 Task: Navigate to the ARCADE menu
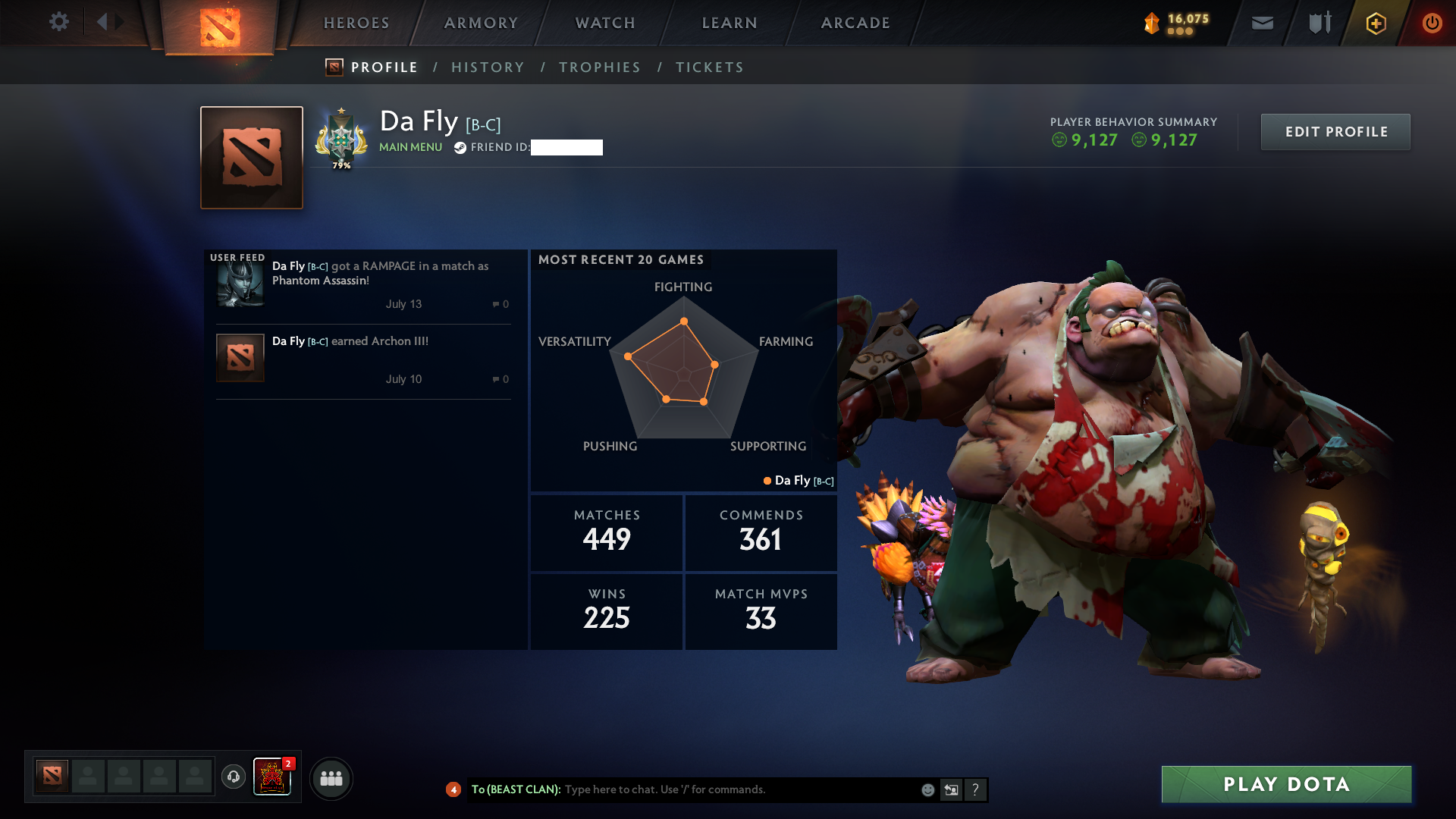pos(855,23)
